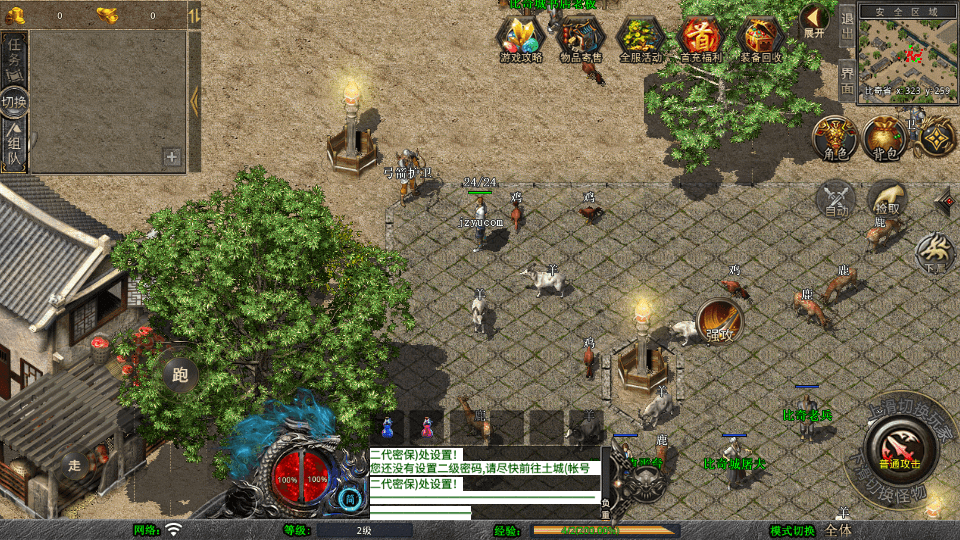Toggle the 跑 run movement button
Viewport: 960px width, 540px height.
[180, 375]
